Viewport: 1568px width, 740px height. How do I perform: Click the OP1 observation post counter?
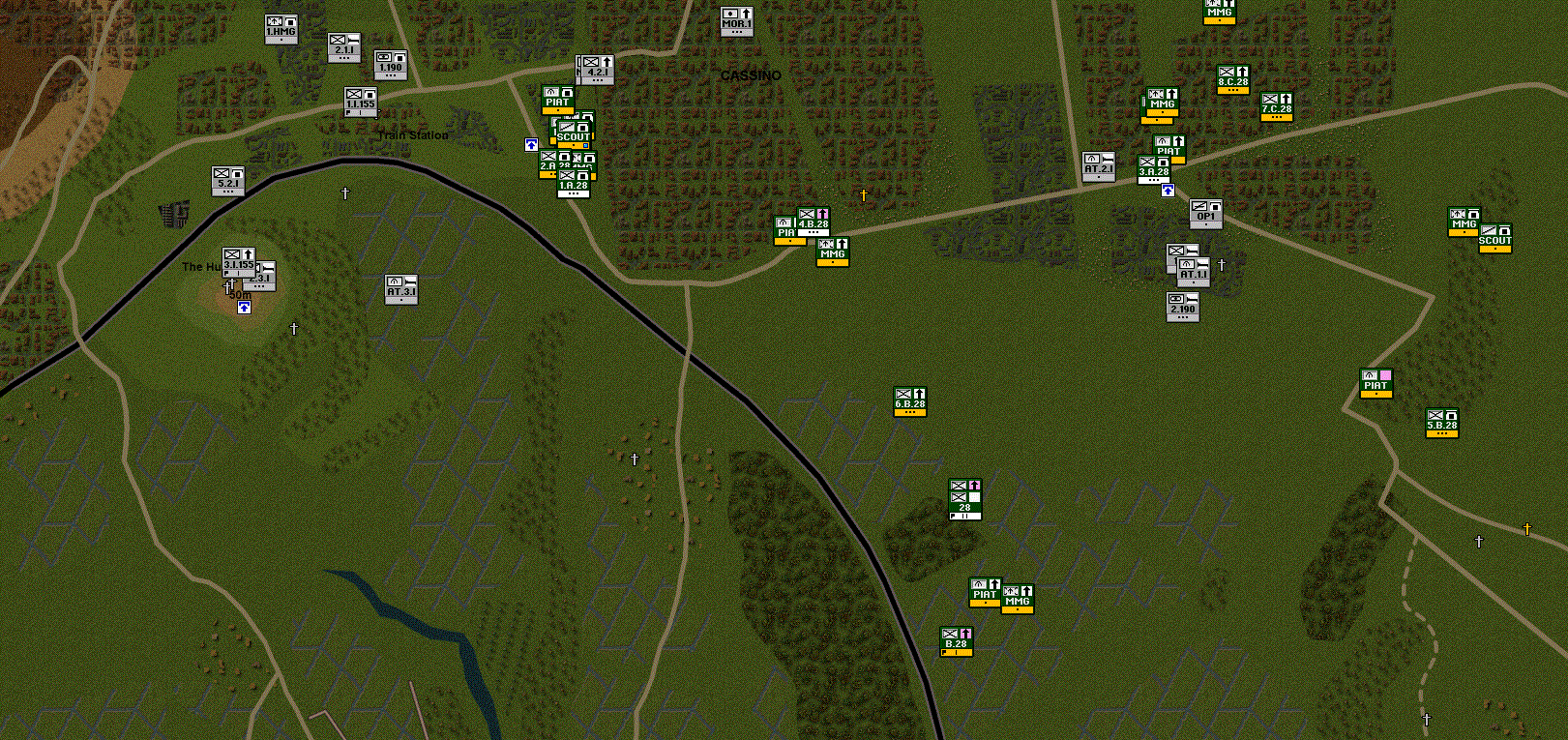(x=1204, y=215)
